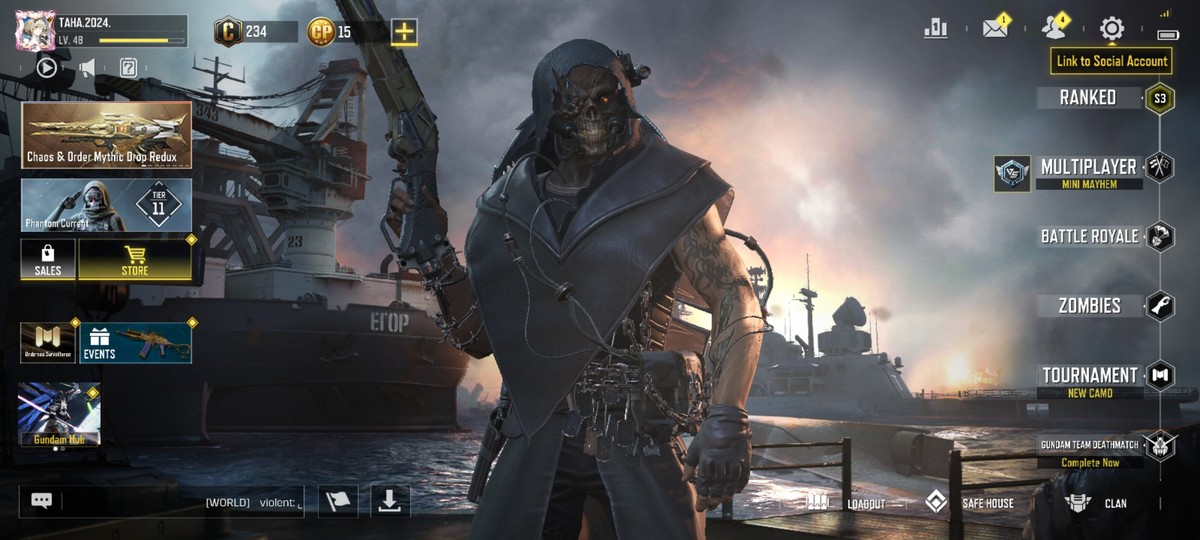Open Gundam Team Deathmatch event
Screen dimensions: 1200x540
point(1090,450)
